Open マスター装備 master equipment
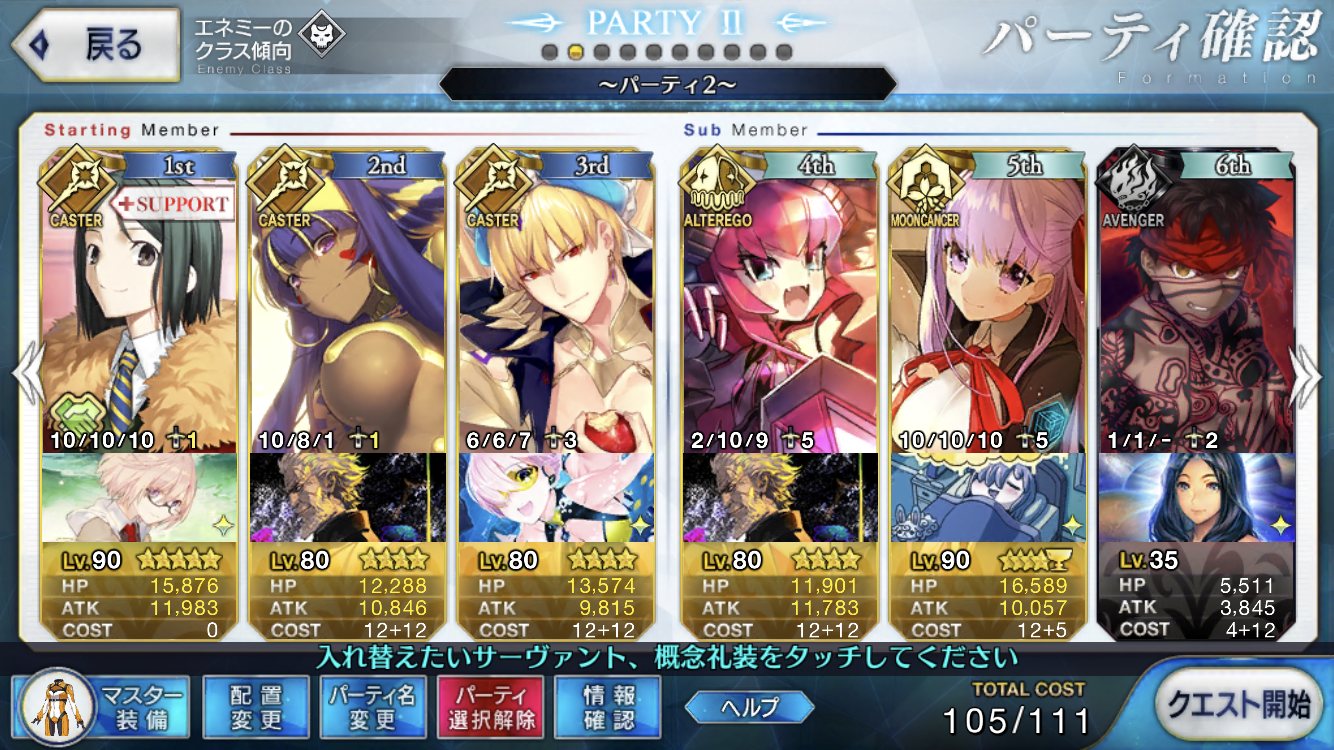 [x=98, y=707]
